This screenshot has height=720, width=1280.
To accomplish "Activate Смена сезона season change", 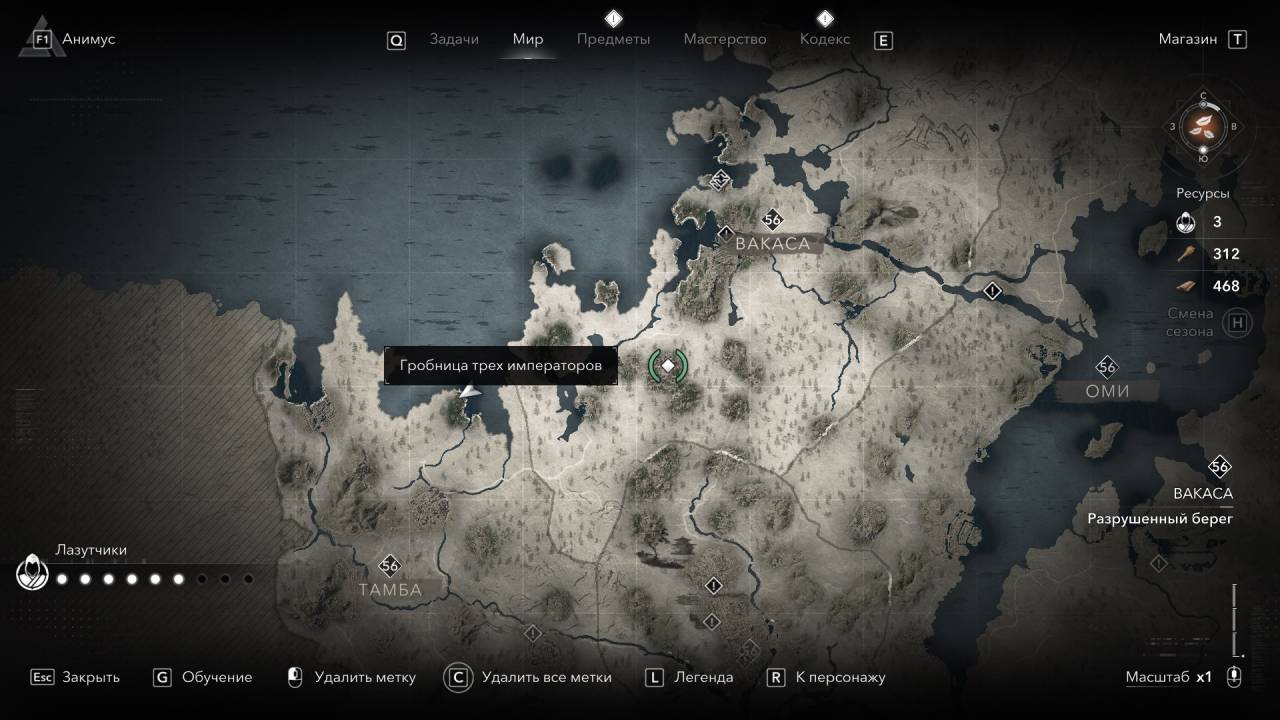I will click(x=1238, y=322).
